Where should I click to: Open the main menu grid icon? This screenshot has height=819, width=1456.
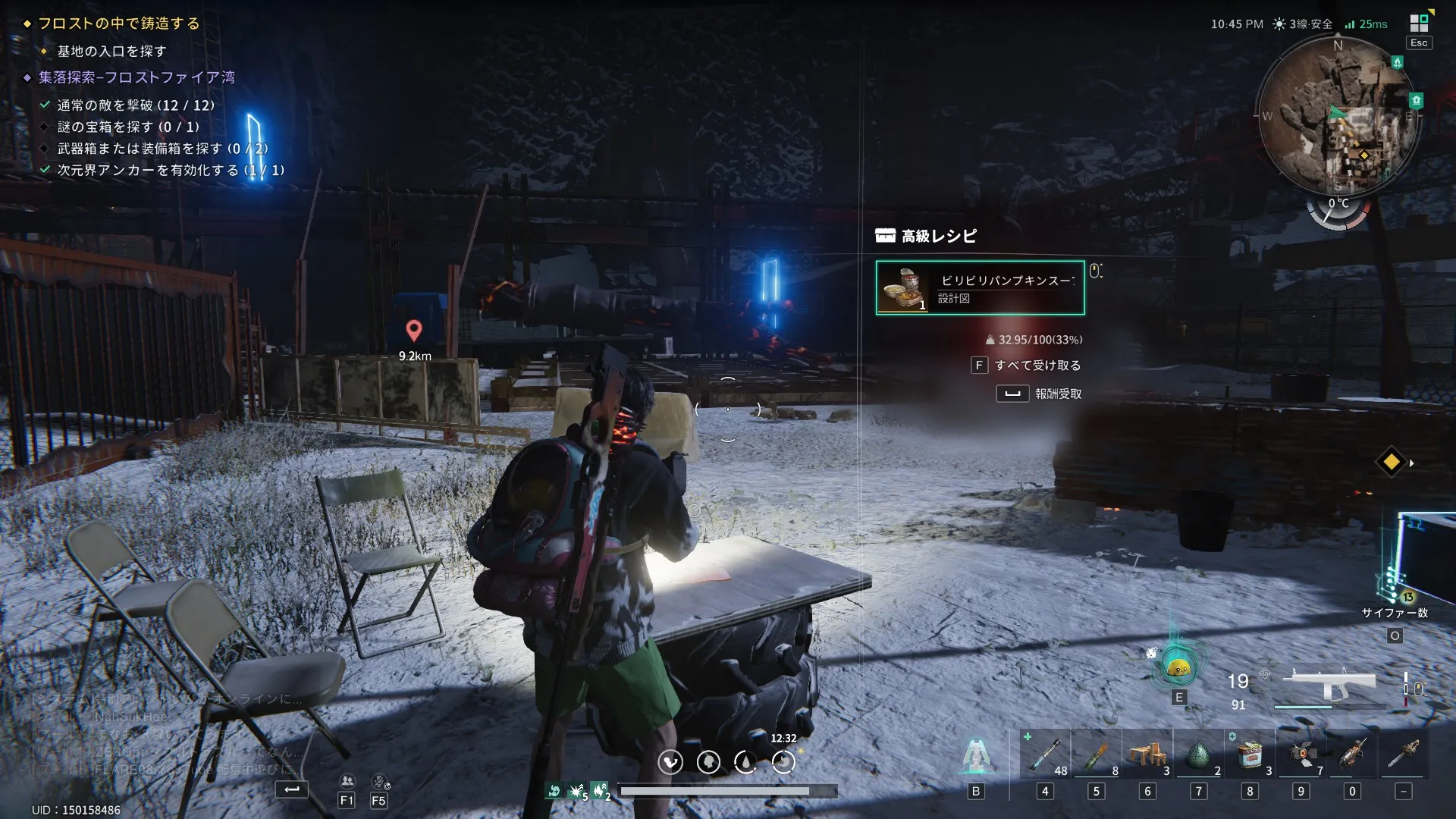click(1419, 24)
